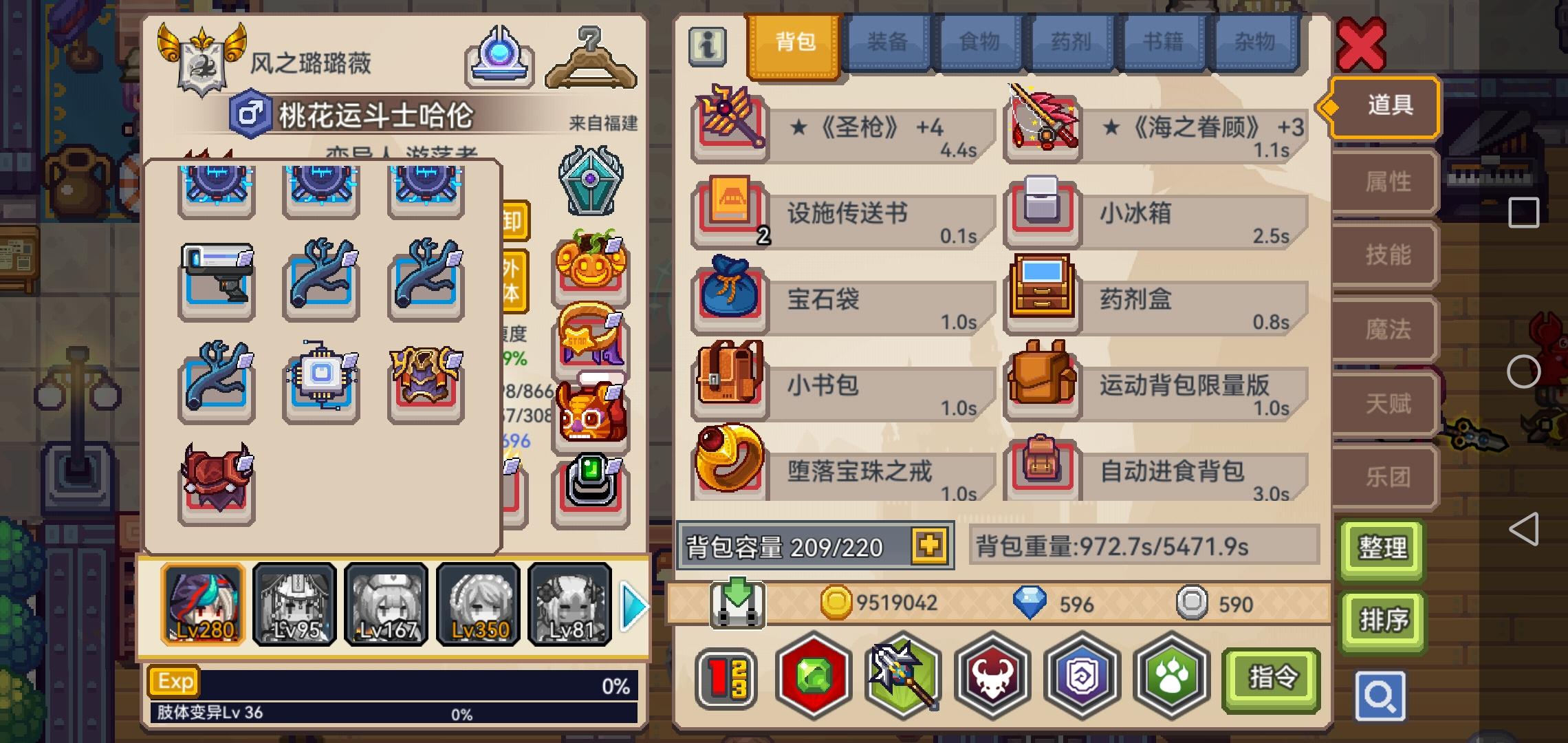Toggle the paw print category filter
The width and height of the screenshot is (1568, 743).
click(x=1169, y=678)
